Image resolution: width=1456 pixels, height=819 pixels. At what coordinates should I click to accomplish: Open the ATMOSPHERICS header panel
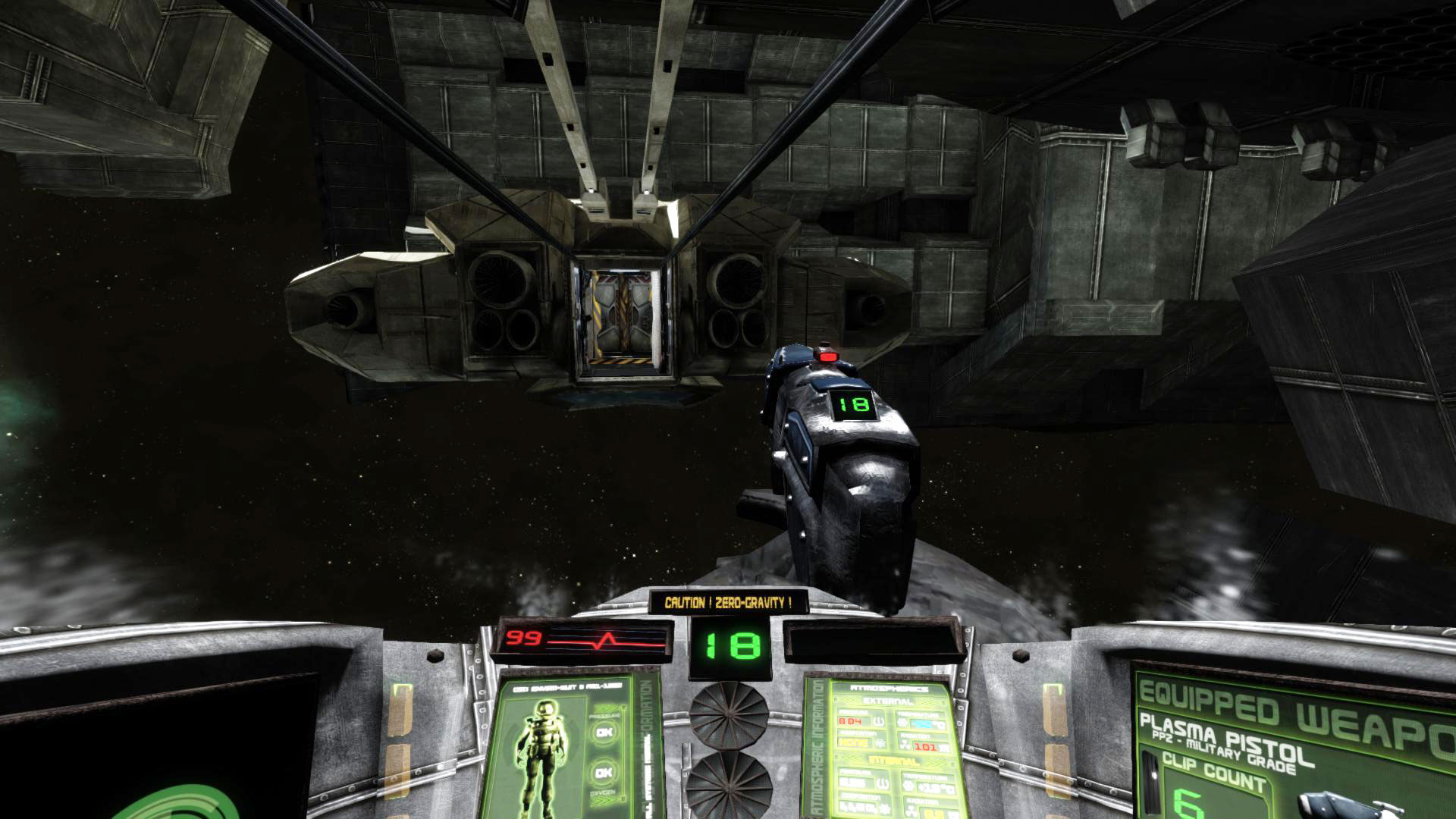[x=889, y=689]
